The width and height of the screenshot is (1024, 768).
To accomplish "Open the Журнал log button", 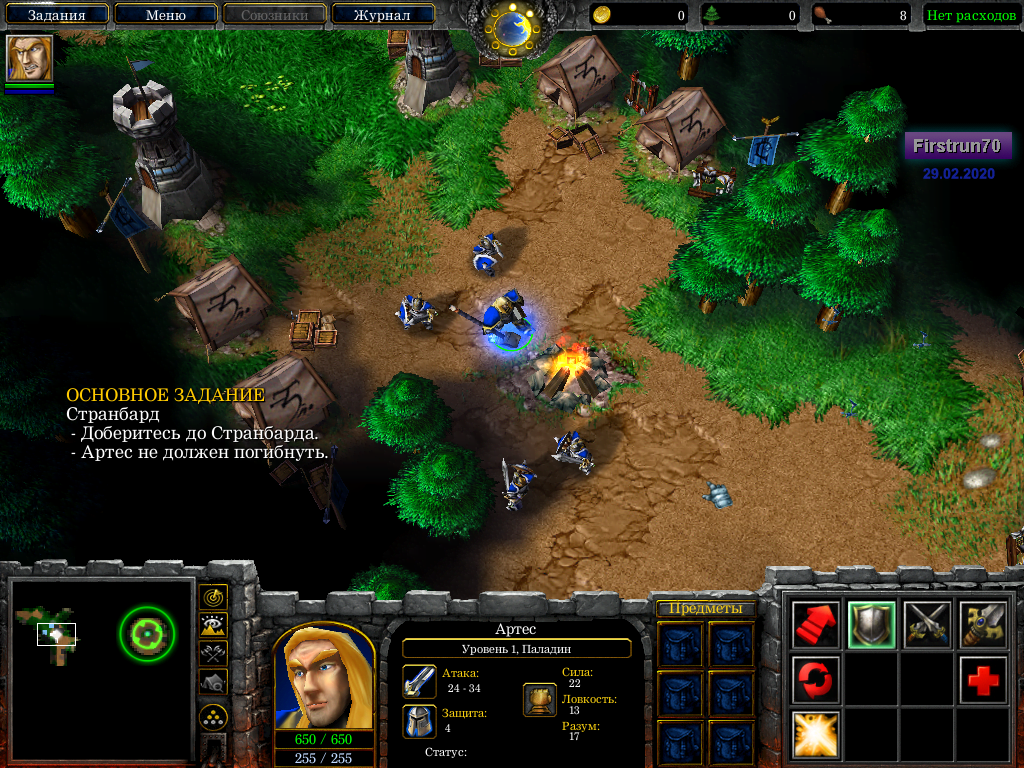I will 382,15.
